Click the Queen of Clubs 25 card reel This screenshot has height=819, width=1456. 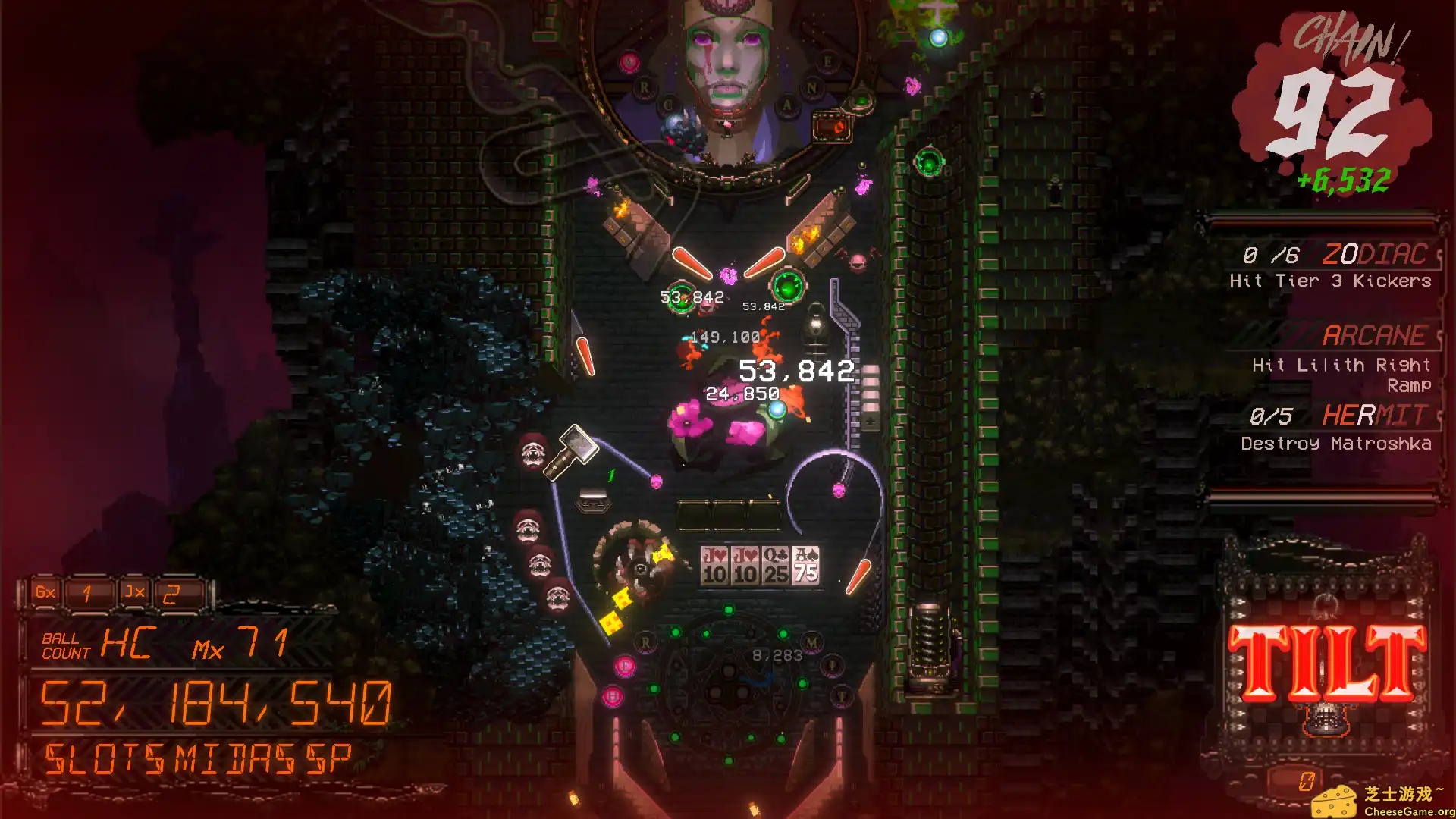(x=775, y=565)
